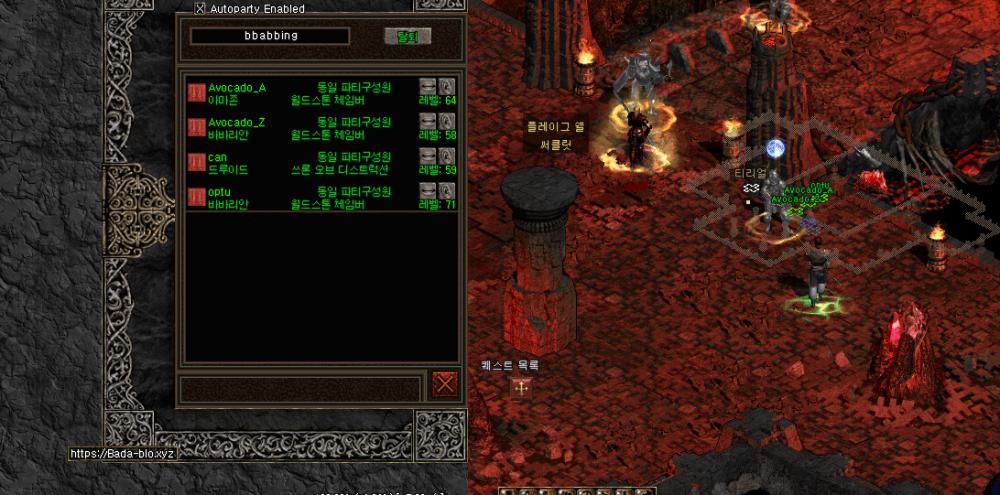
Task: Toggle hostility on player optu
Action: click(196, 197)
